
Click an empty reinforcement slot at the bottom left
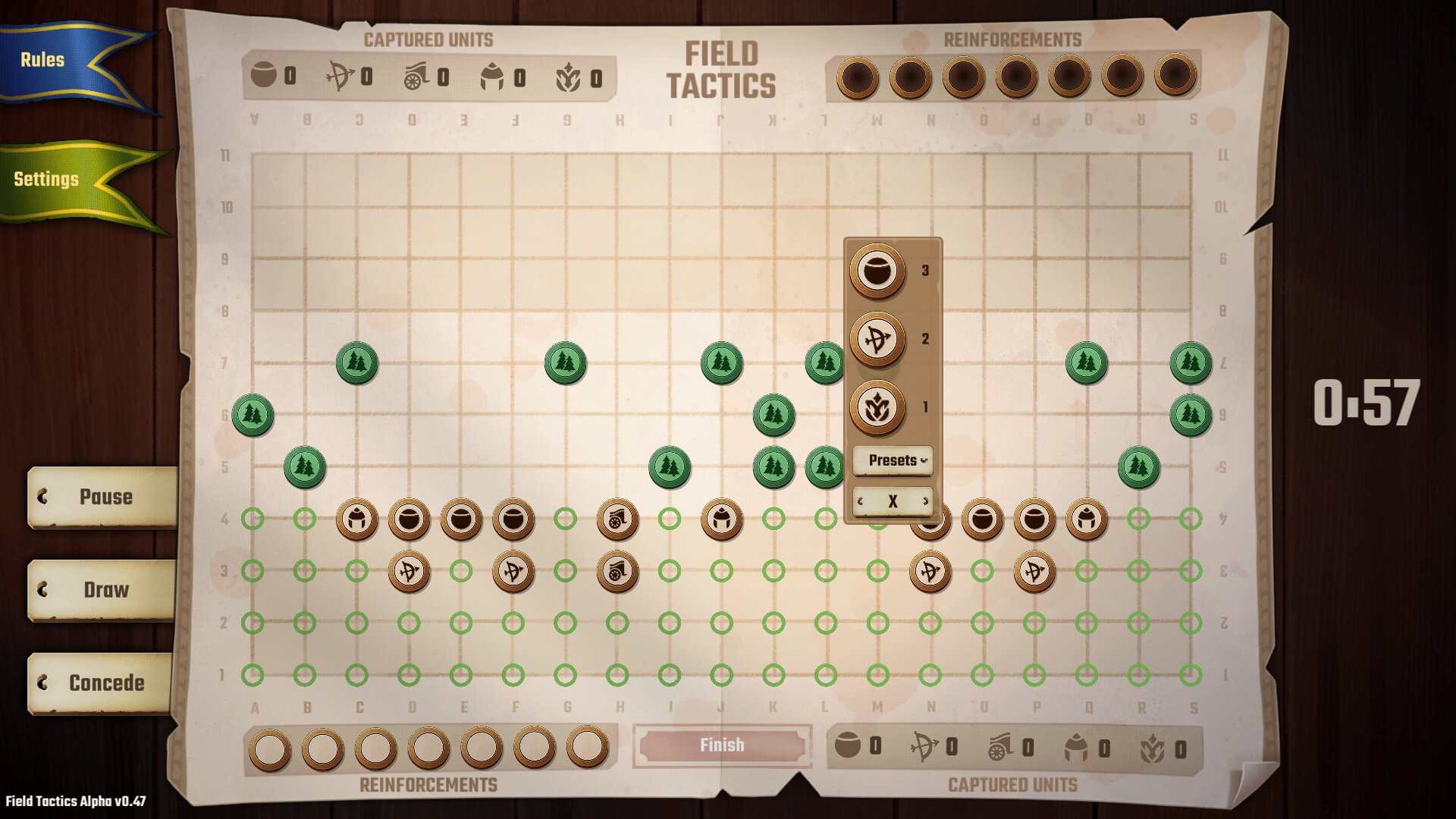pos(269,745)
